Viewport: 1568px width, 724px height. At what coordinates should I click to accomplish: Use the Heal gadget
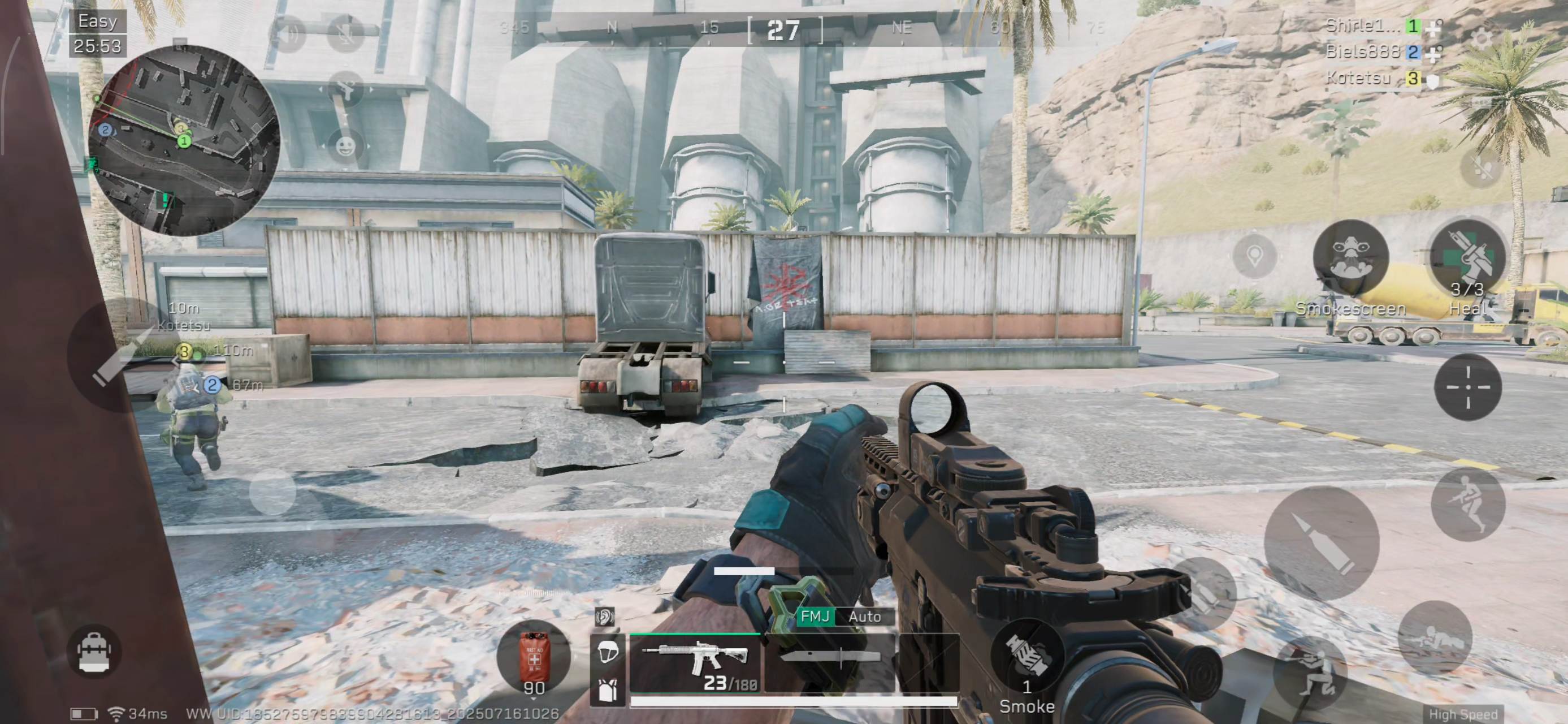tap(1467, 259)
